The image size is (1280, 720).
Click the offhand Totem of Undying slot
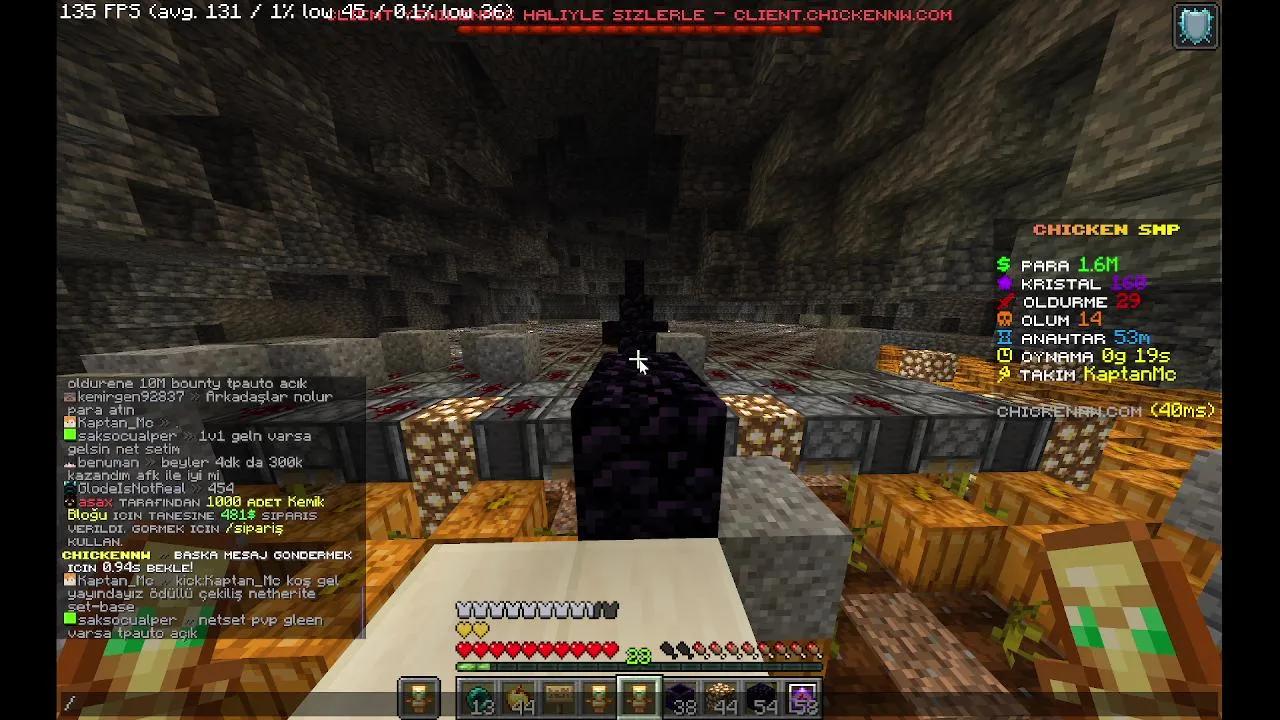click(x=418, y=697)
